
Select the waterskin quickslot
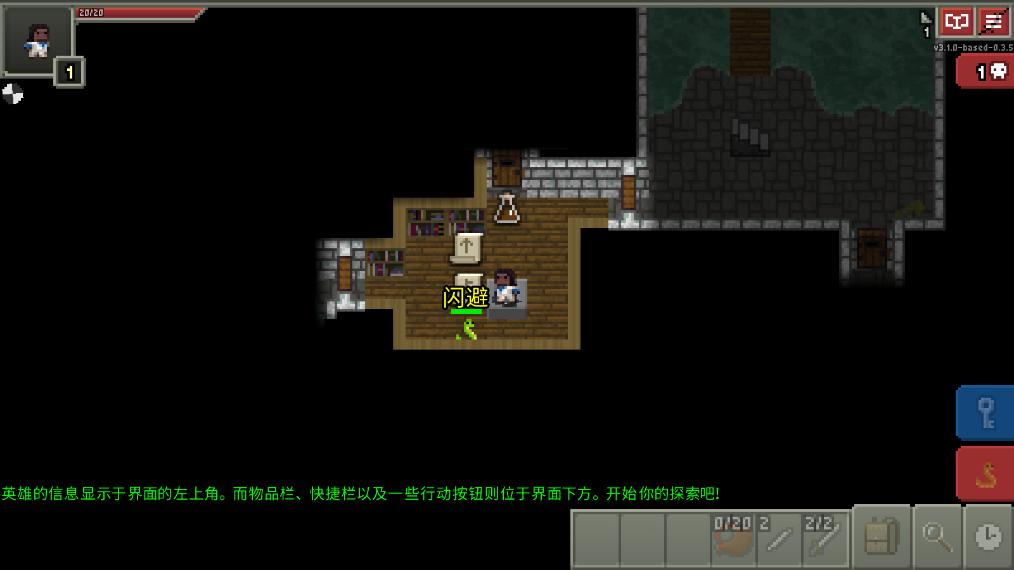pos(733,539)
